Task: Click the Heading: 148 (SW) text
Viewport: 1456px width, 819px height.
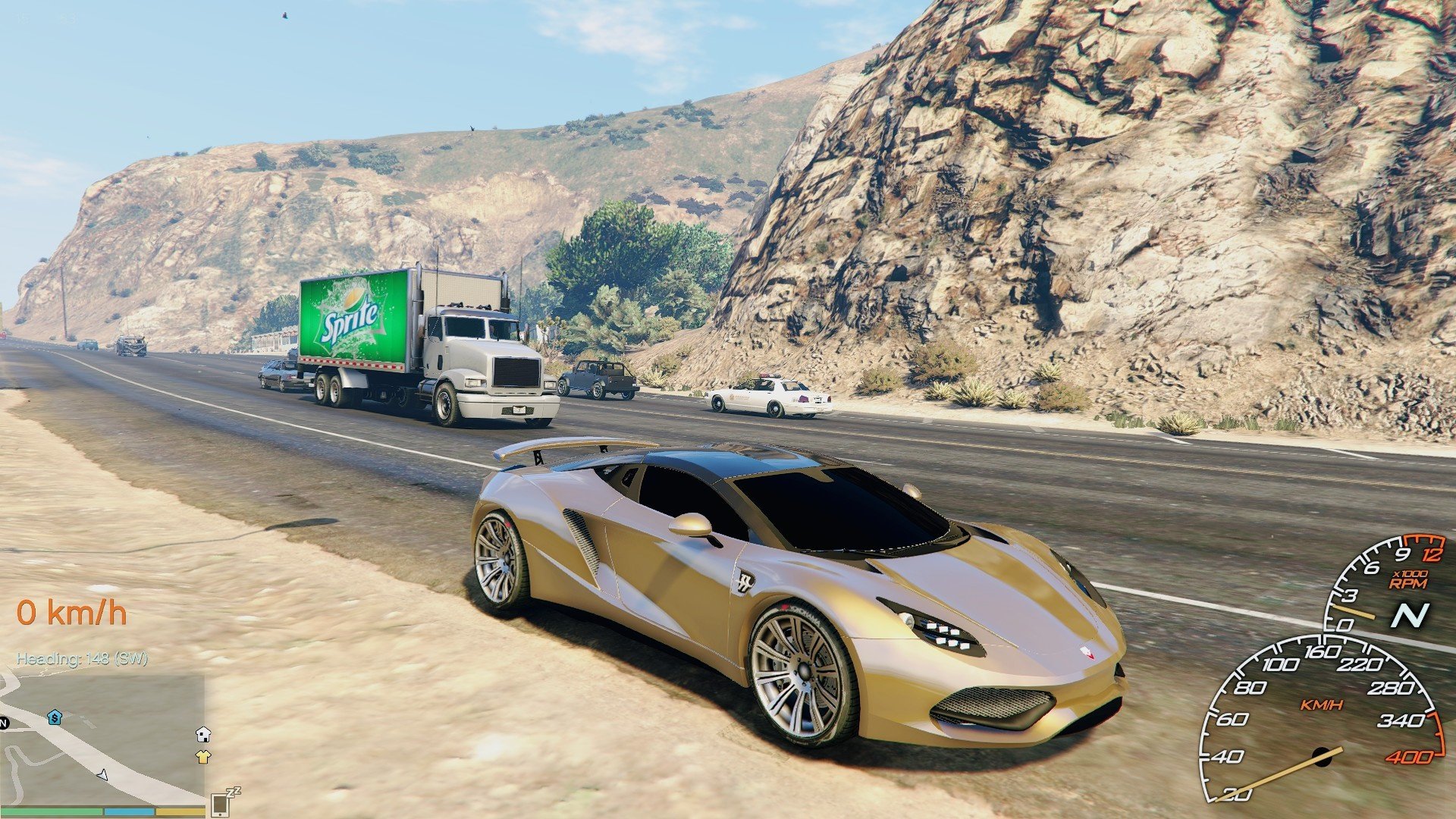Action: coord(83,661)
